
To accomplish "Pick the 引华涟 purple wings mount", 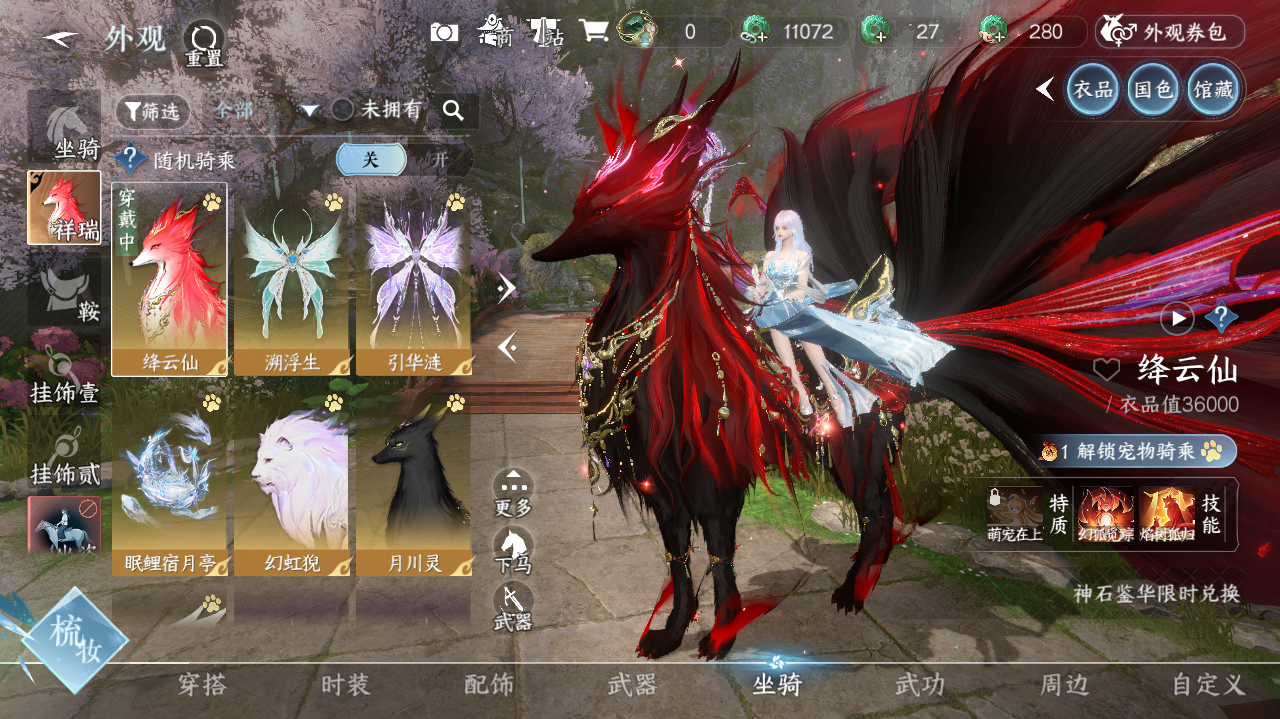I will click(414, 279).
